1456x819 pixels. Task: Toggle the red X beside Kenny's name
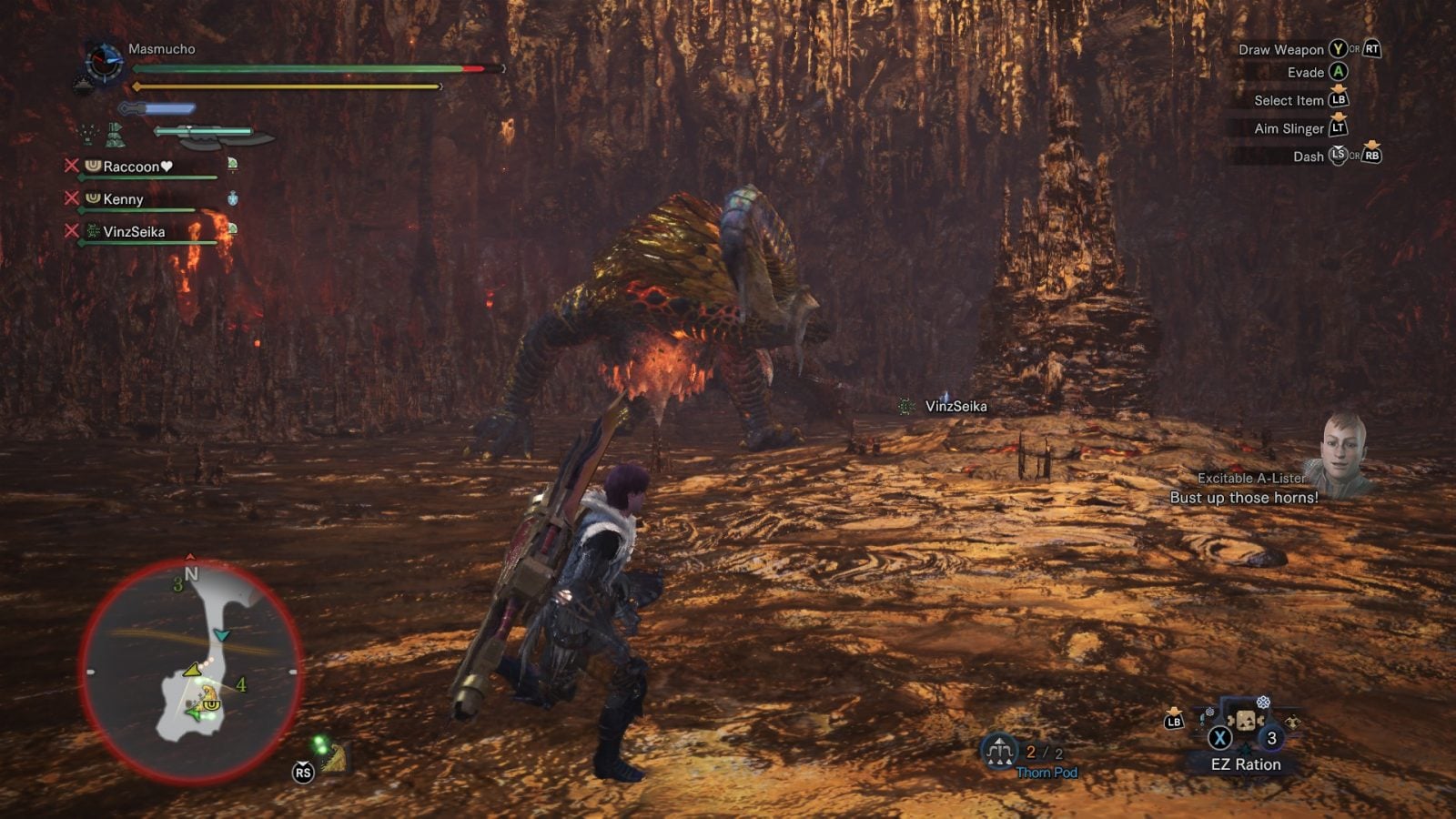click(x=70, y=198)
